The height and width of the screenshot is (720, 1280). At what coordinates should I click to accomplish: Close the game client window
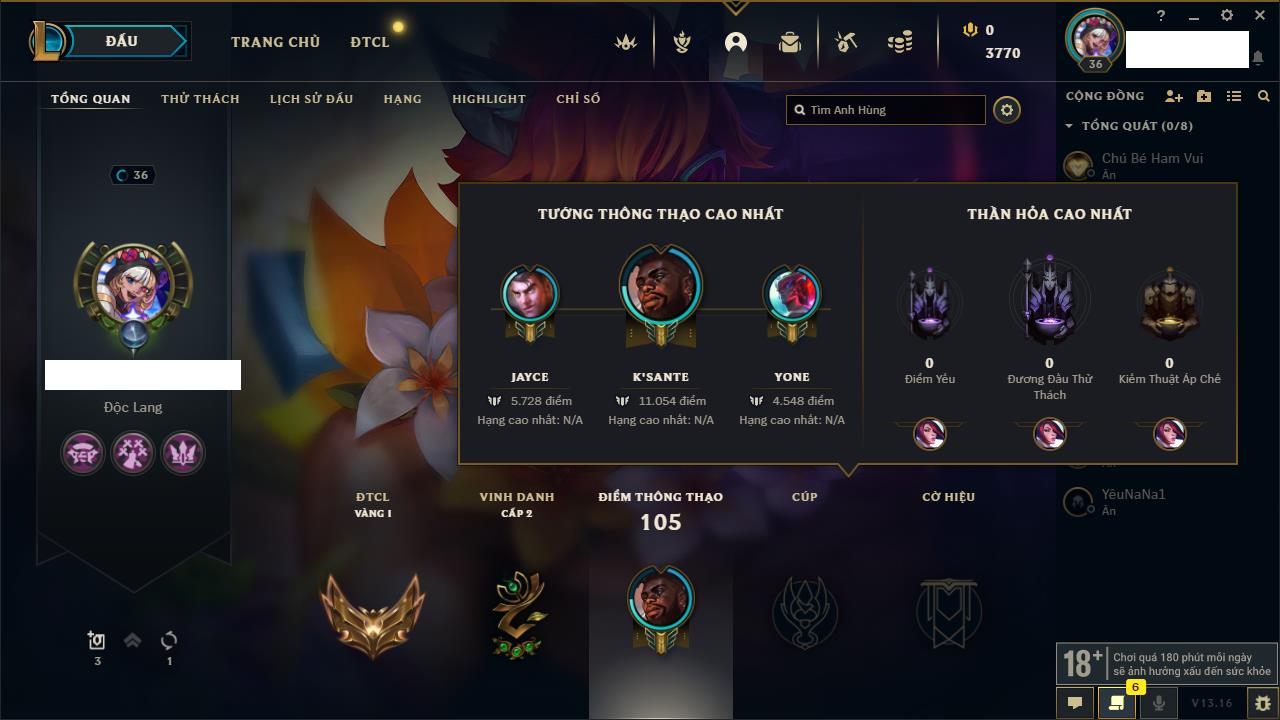[x=1259, y=16]
